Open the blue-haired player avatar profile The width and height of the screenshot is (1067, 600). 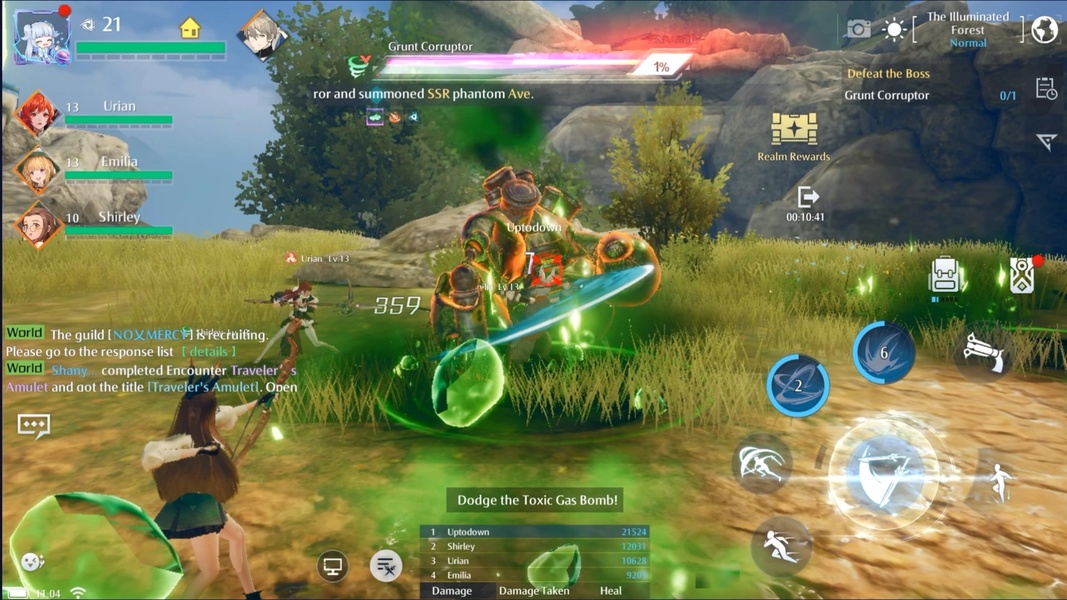(41, 37)
